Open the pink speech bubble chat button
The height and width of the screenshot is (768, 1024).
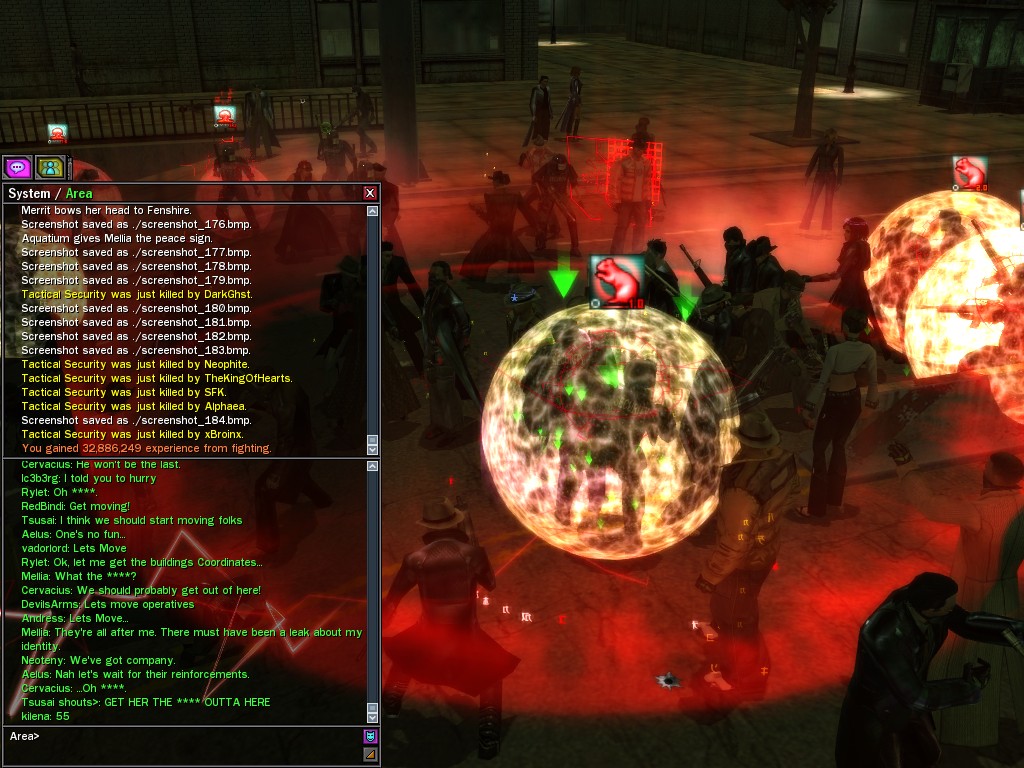[18, 167]
